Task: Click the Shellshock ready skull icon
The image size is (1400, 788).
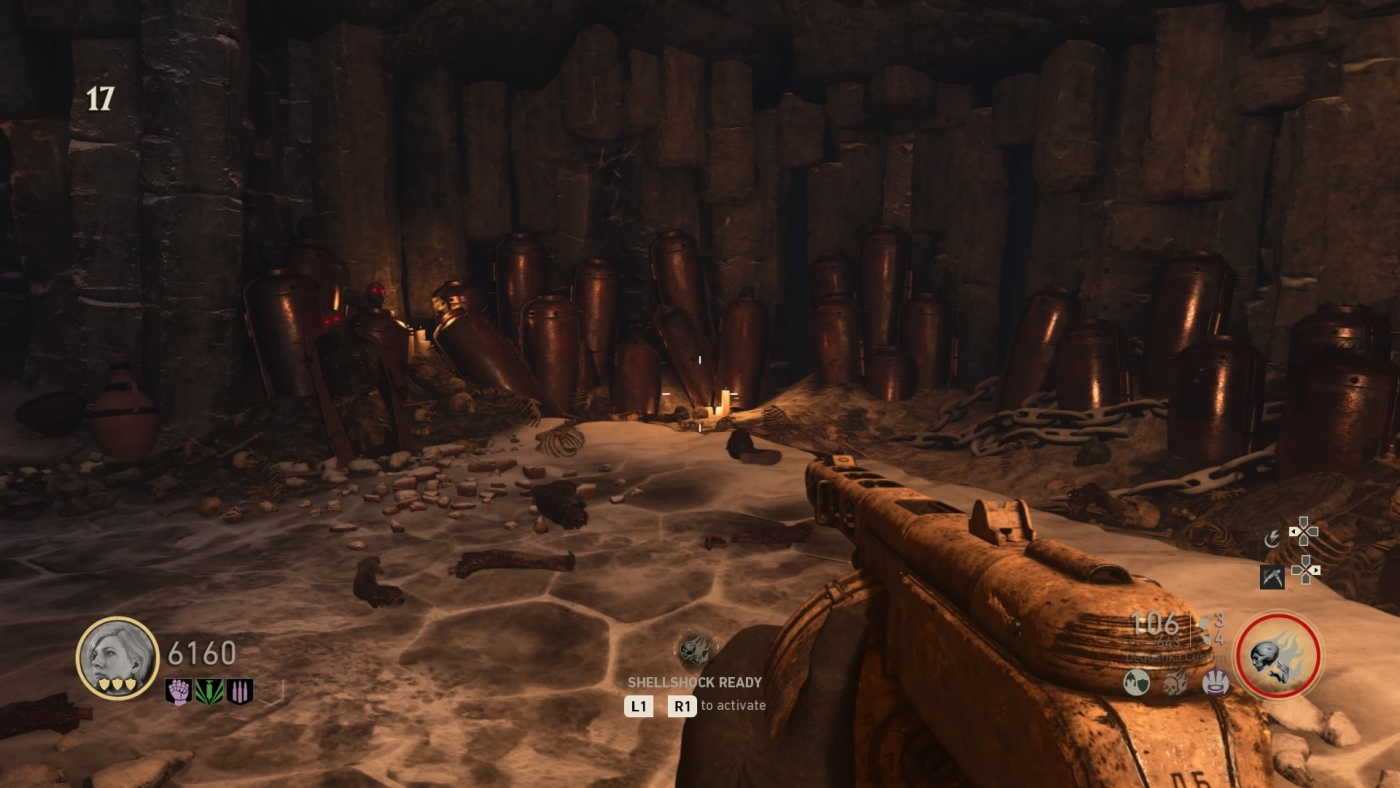Action: tap(694, 651)
